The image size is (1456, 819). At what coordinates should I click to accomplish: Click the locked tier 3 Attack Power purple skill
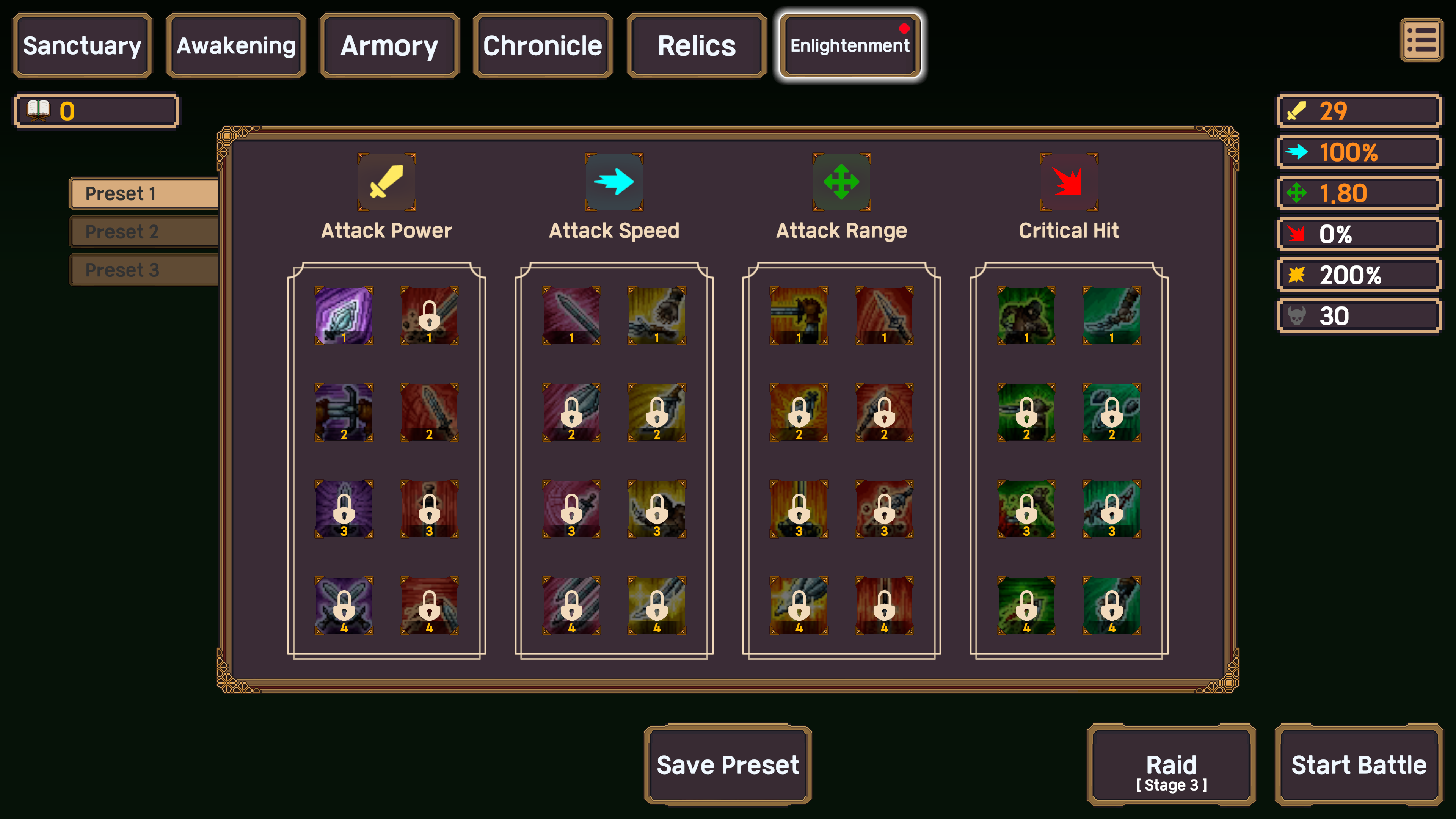coord(344,509)
